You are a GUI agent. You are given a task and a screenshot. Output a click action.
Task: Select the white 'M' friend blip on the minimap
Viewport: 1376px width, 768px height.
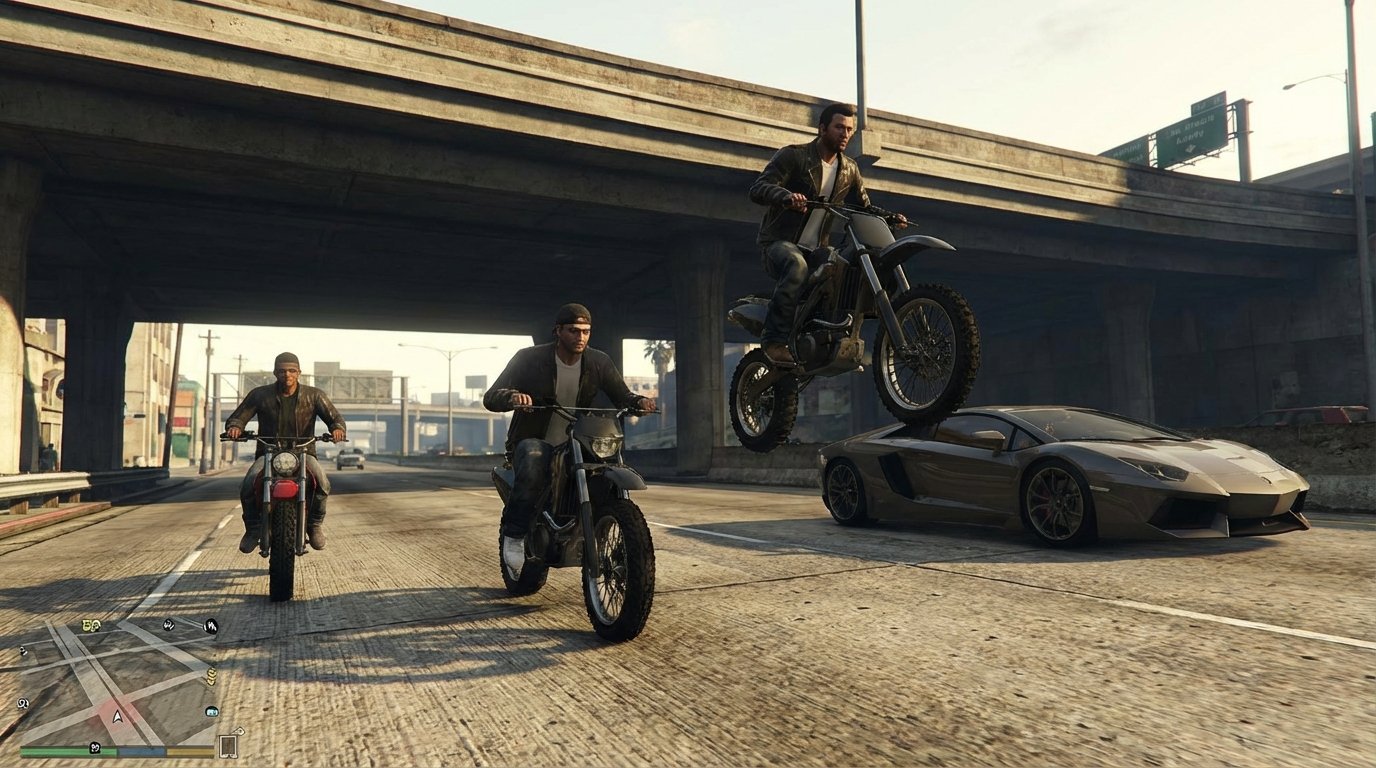pyautogui.click(x=210, y=626)
